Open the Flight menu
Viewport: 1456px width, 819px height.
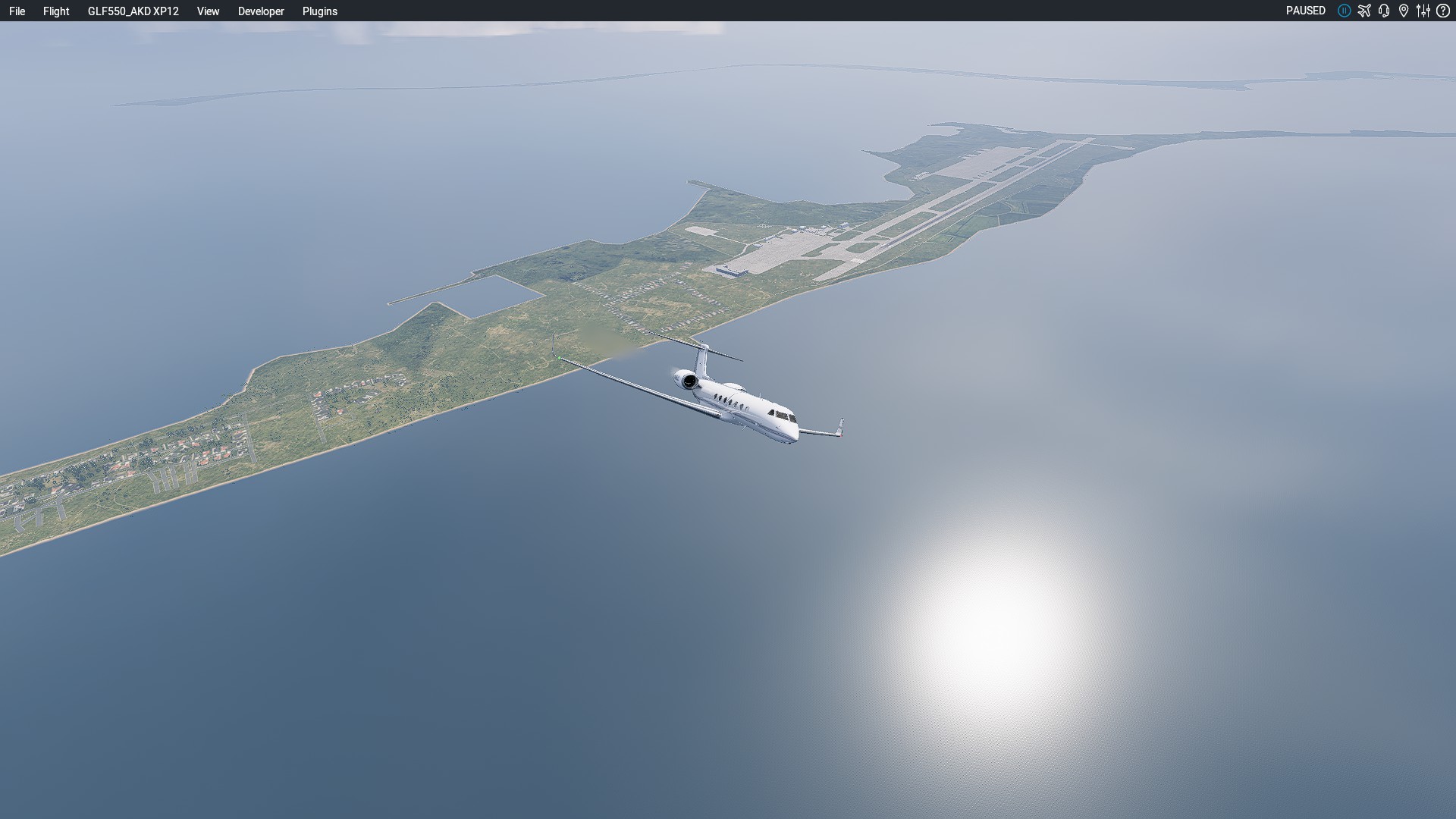[x=56, y=11]
